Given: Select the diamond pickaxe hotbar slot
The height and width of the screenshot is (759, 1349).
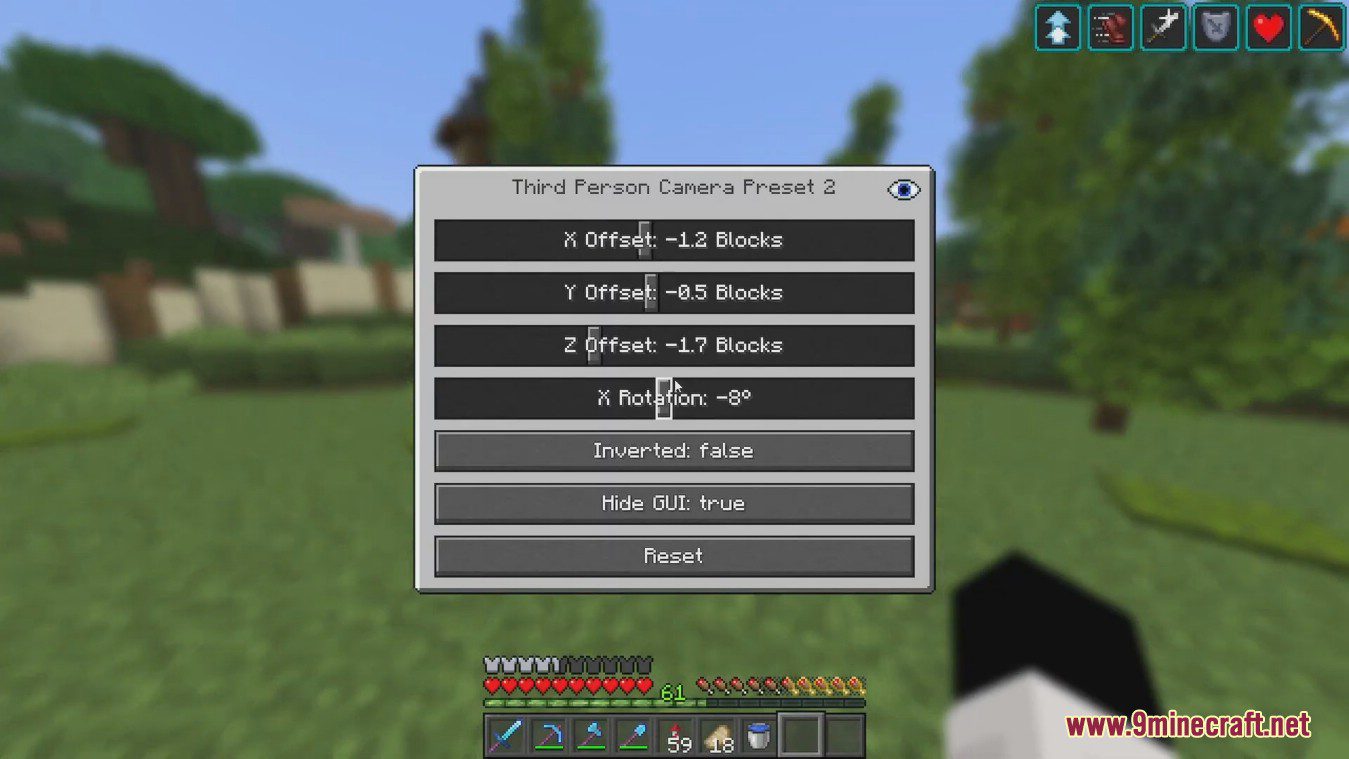Looking at the screenshot, I should 548,736.
